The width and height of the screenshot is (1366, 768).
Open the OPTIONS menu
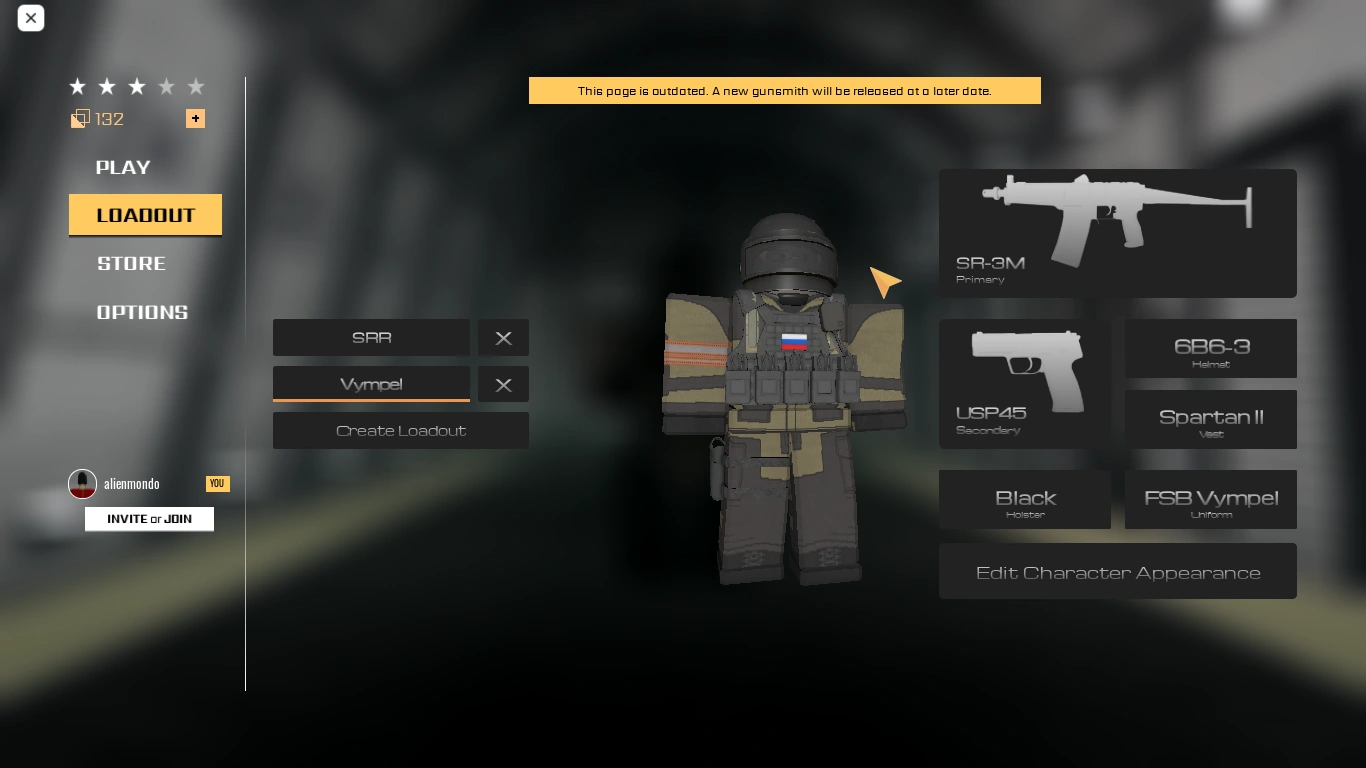(x=141, y=312)
